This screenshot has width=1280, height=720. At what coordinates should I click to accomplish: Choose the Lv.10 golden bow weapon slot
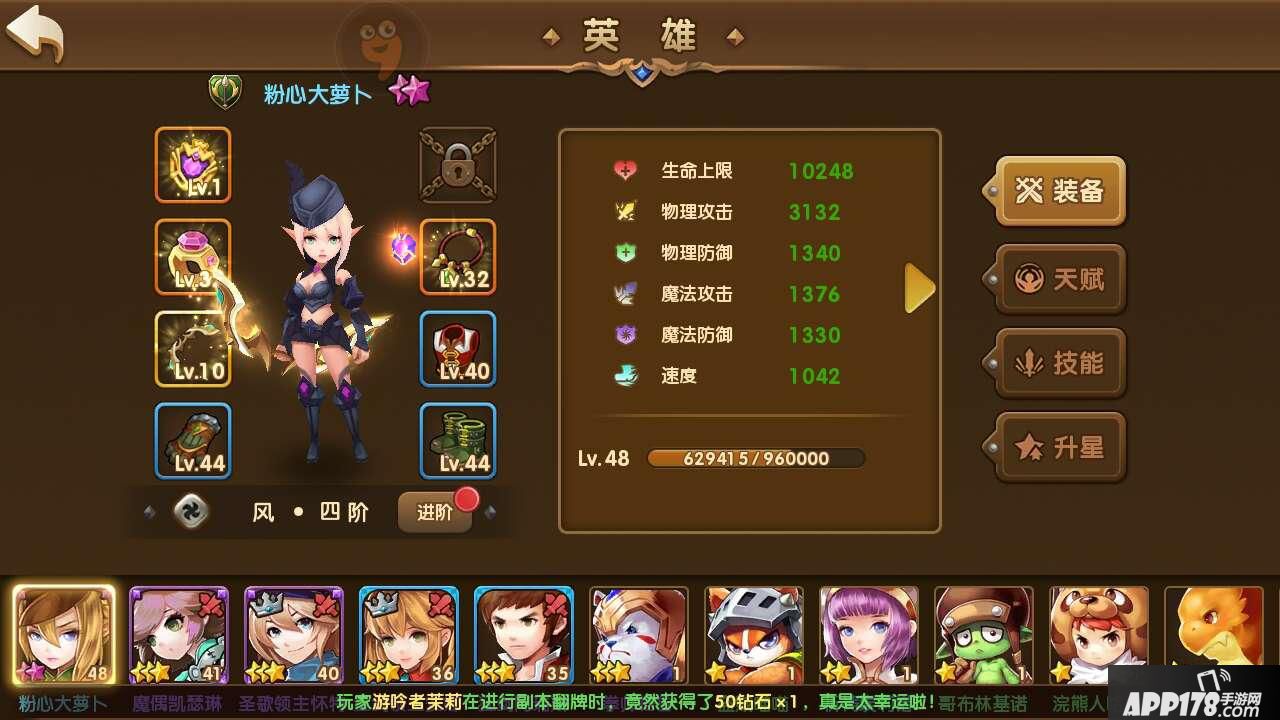[x=193, y=349]
